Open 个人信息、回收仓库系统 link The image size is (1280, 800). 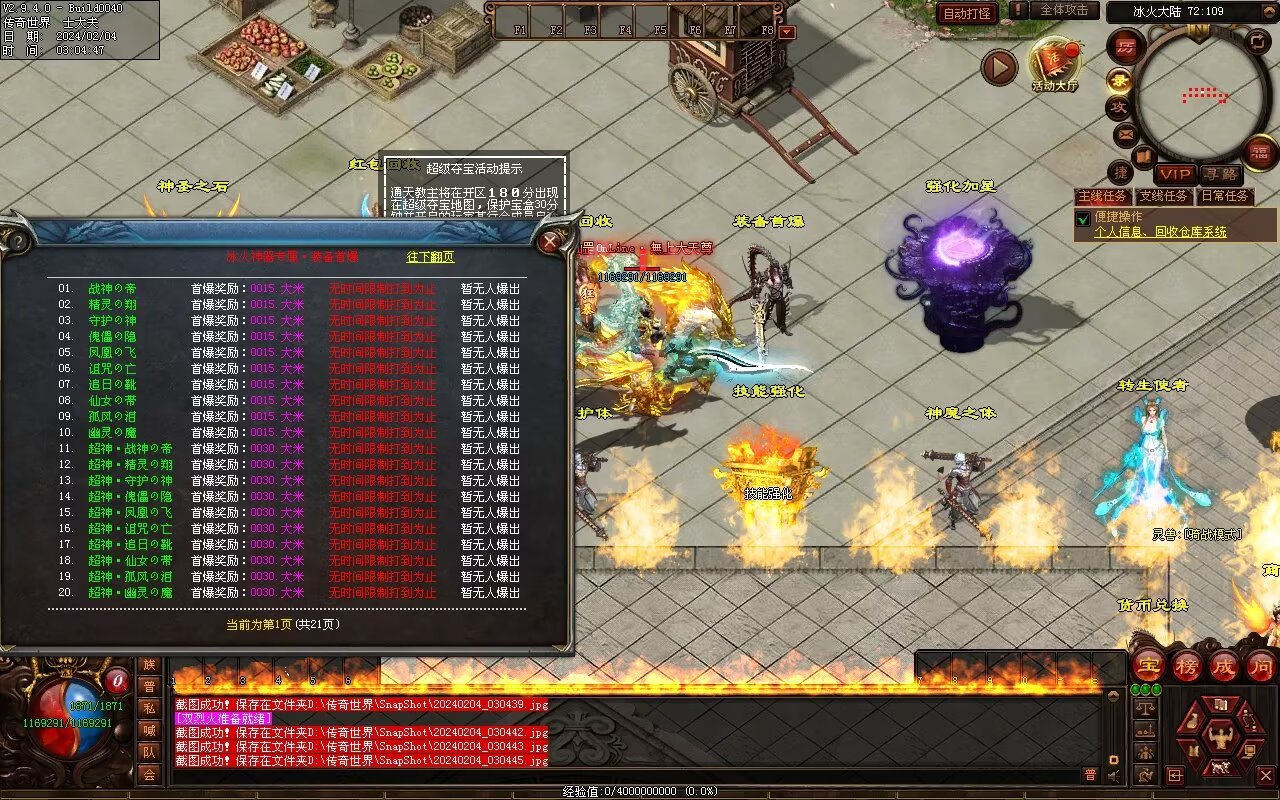1160,232
